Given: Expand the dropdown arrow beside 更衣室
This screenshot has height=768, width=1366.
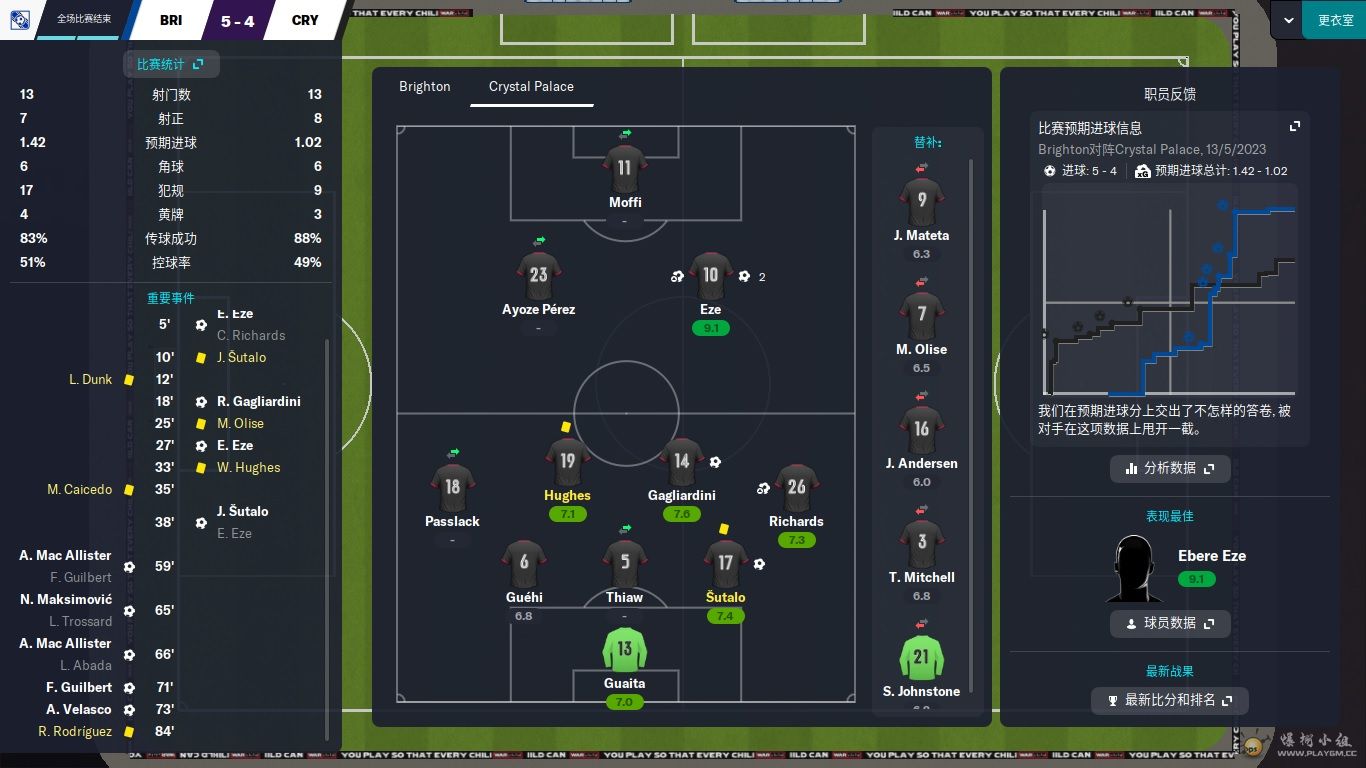Looking at the screenshot, I should click(1288, 20).
